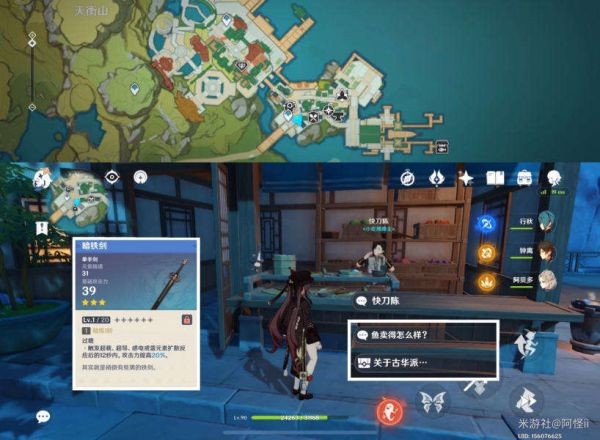Click the teleport waypoint marker near 天衡山
Viewport: 600px width, 440px height.
coord(135,90)
